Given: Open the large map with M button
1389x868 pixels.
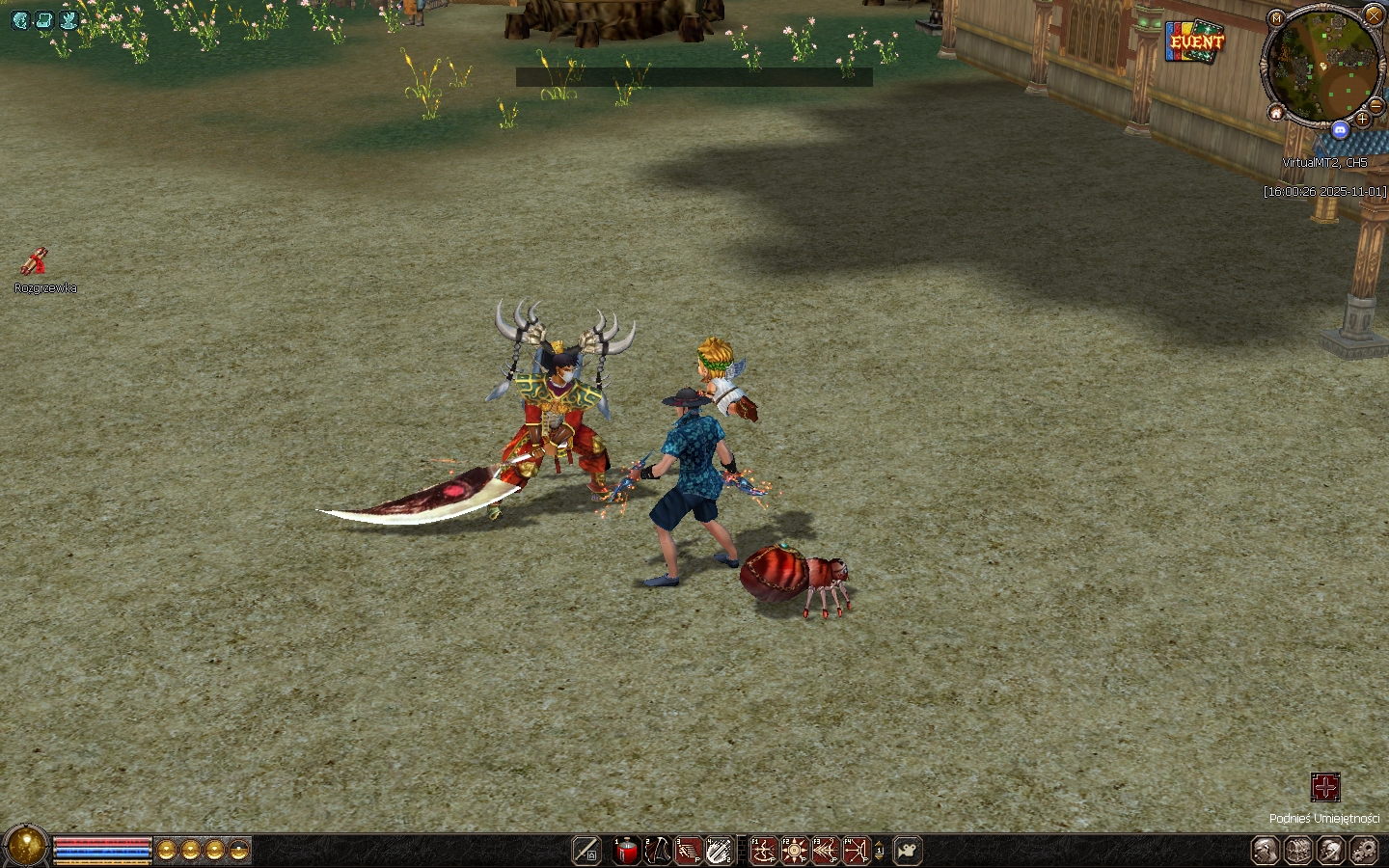Looking at the screenshot, I should (1277, 18).
